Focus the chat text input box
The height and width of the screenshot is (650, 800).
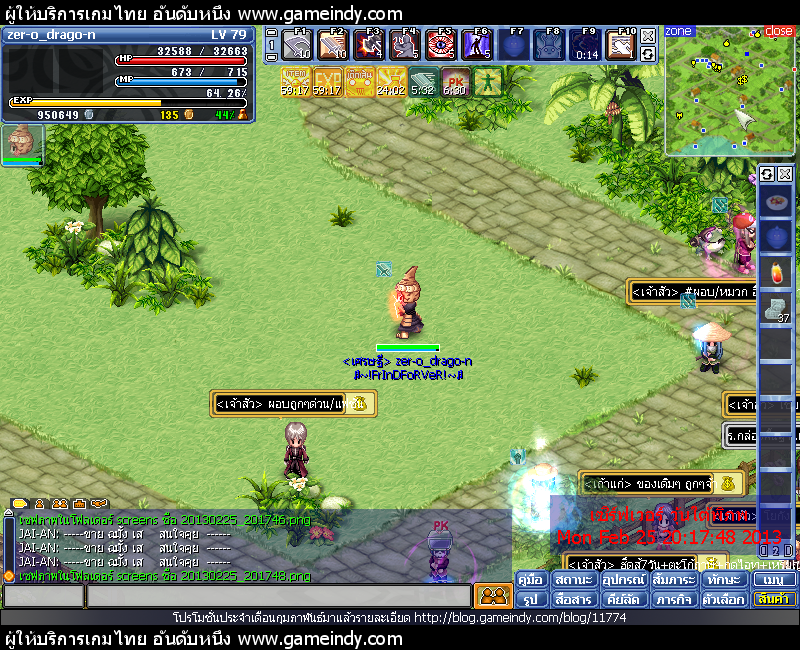278,597
